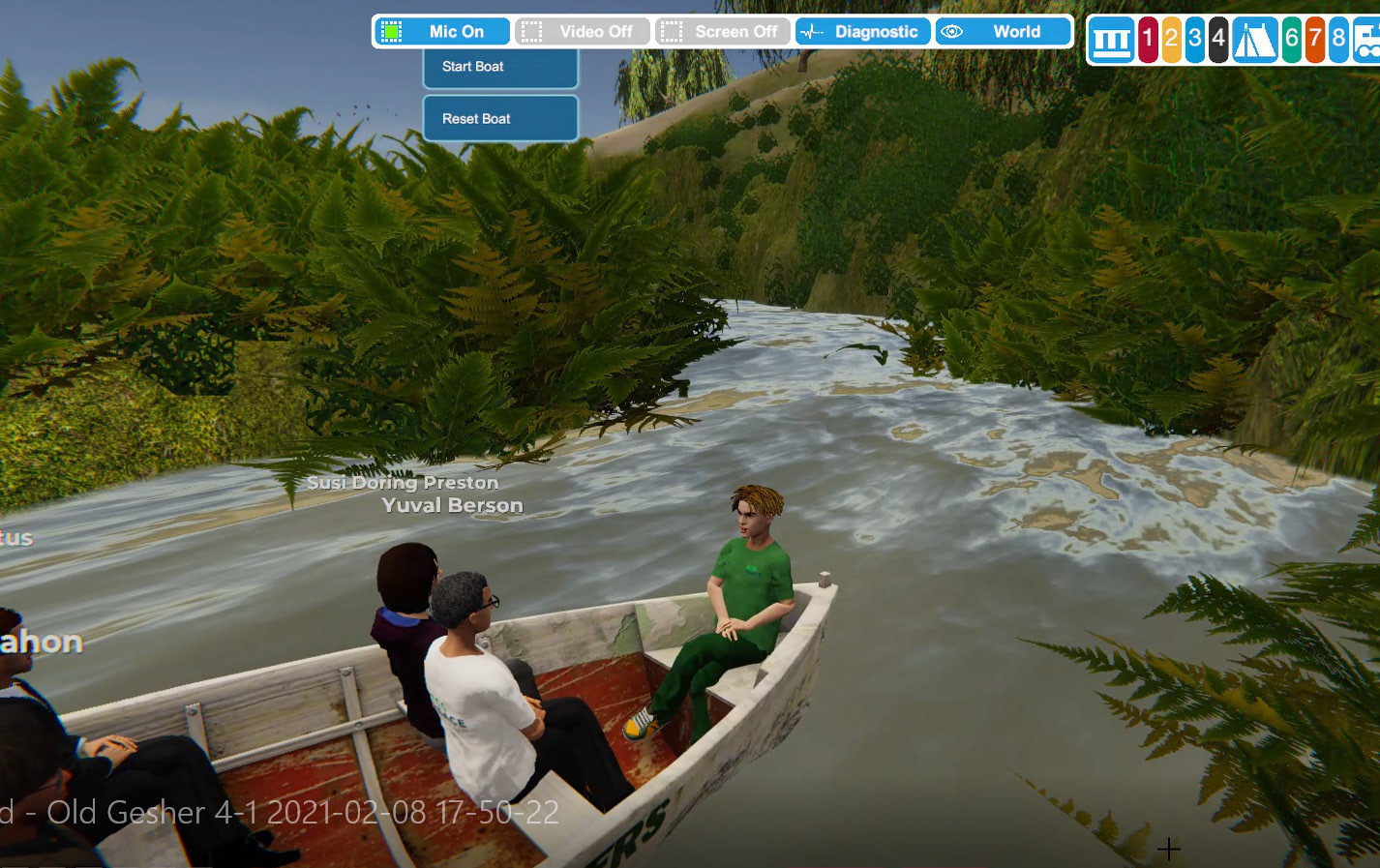Choose green location number 6

(1291, 41)
